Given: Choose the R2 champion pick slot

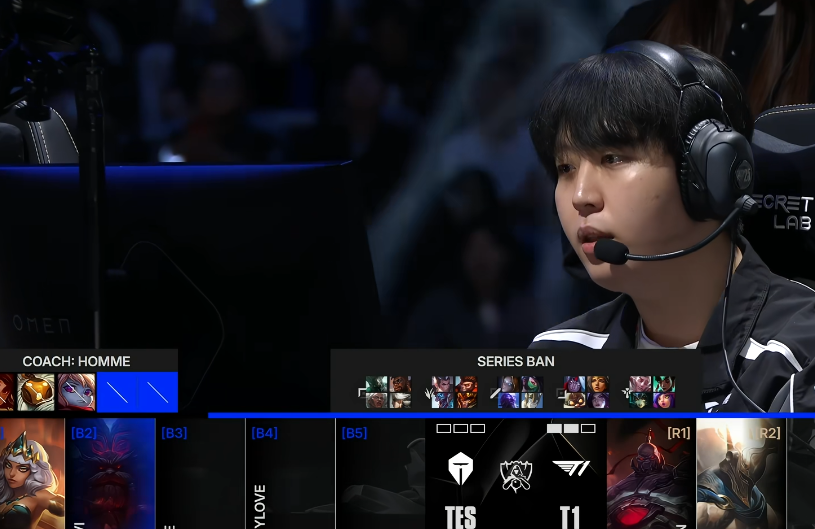Looking at the screenshot, I should click(741, 474).
